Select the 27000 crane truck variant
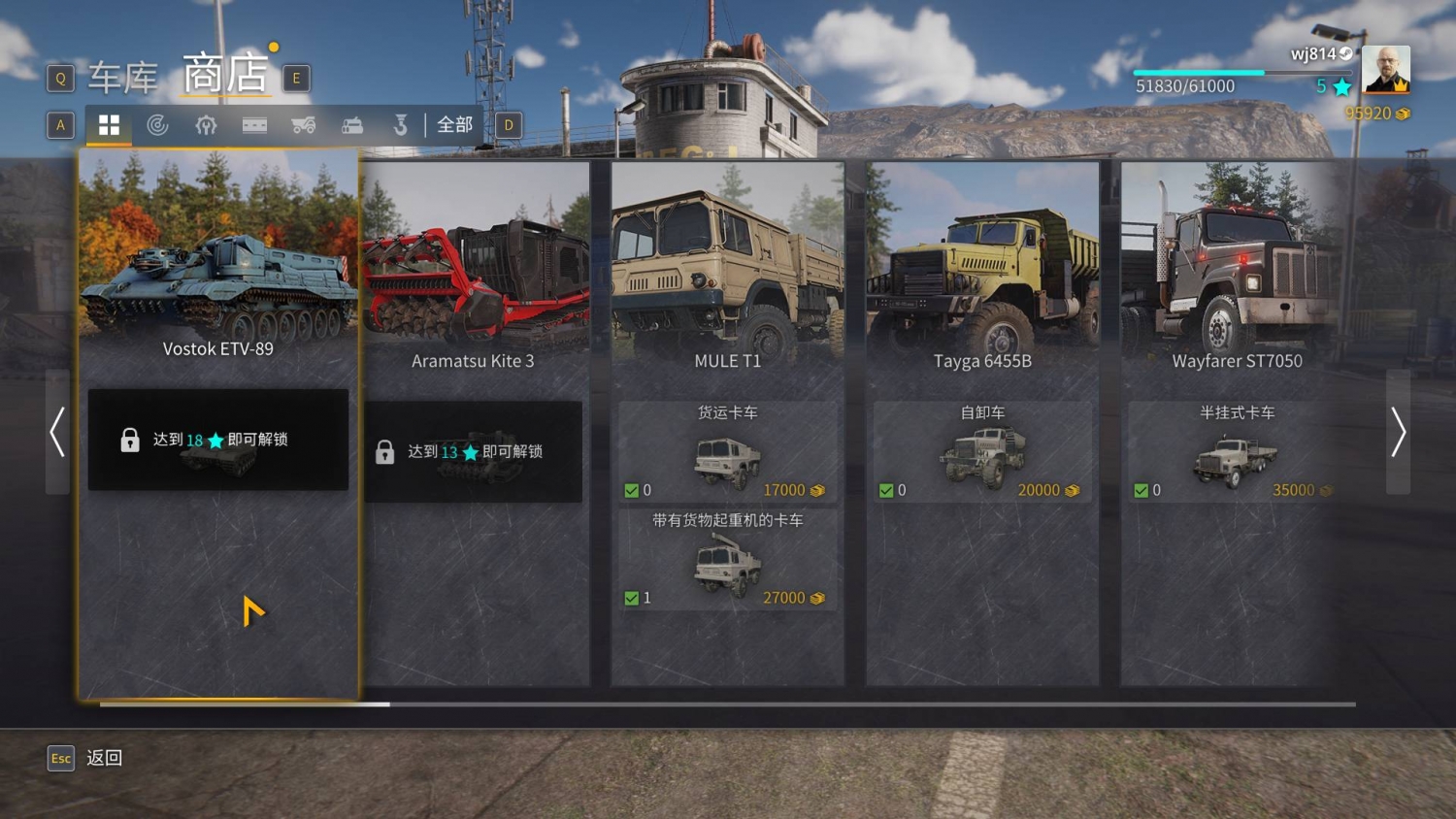Screen dimensions: 1456x819 728,560
